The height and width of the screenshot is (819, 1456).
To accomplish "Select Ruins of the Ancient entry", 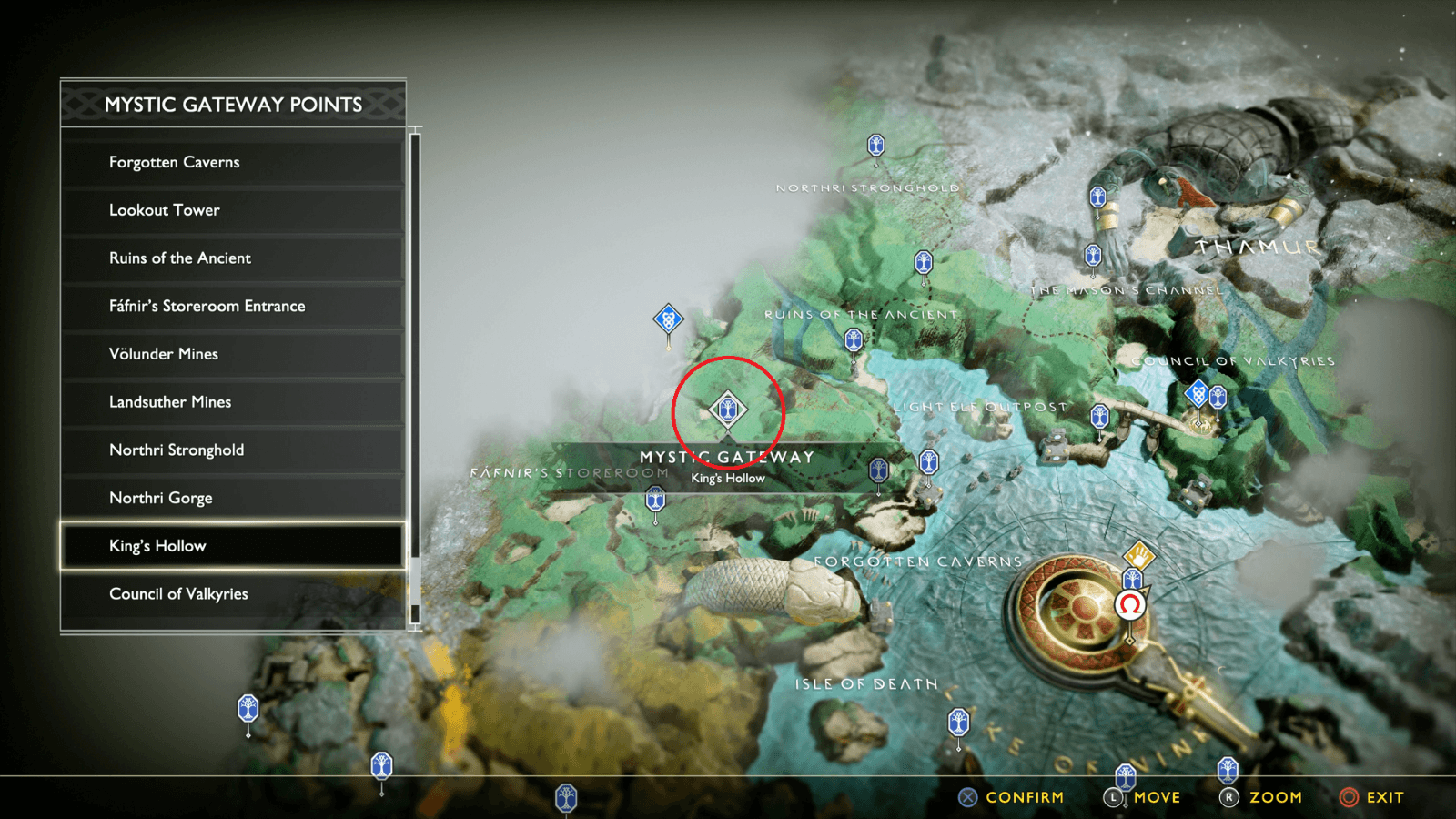I will click(232, 258).
